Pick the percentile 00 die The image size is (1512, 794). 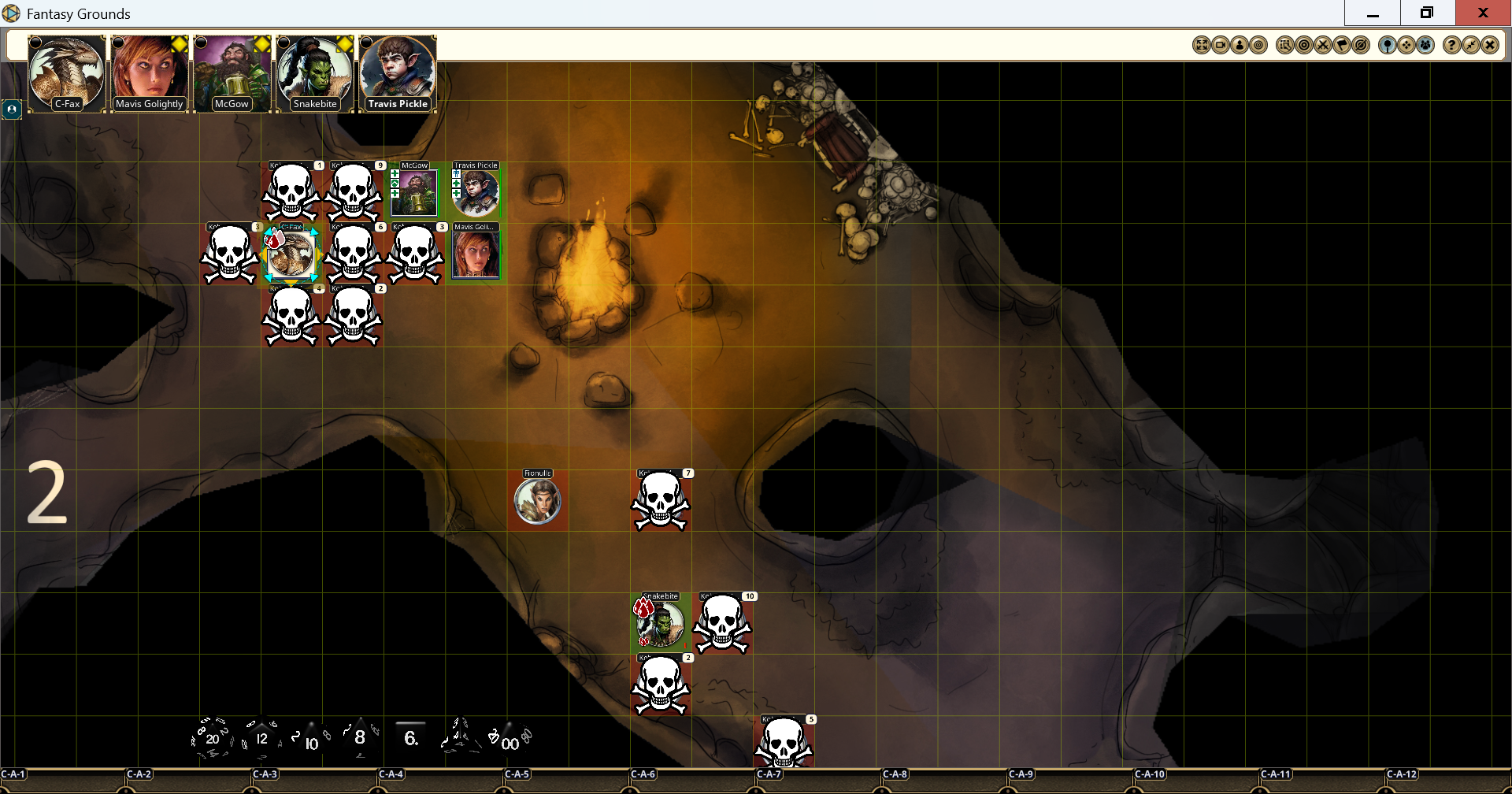[x=510, y=740]
